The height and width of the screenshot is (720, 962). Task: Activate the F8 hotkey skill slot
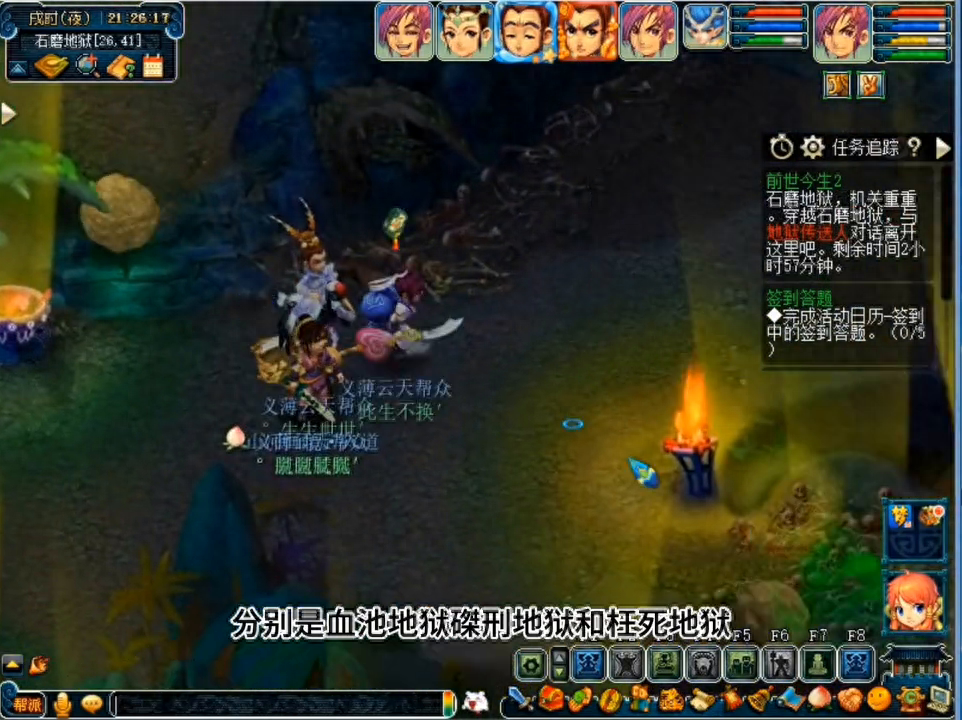[855, 663]
